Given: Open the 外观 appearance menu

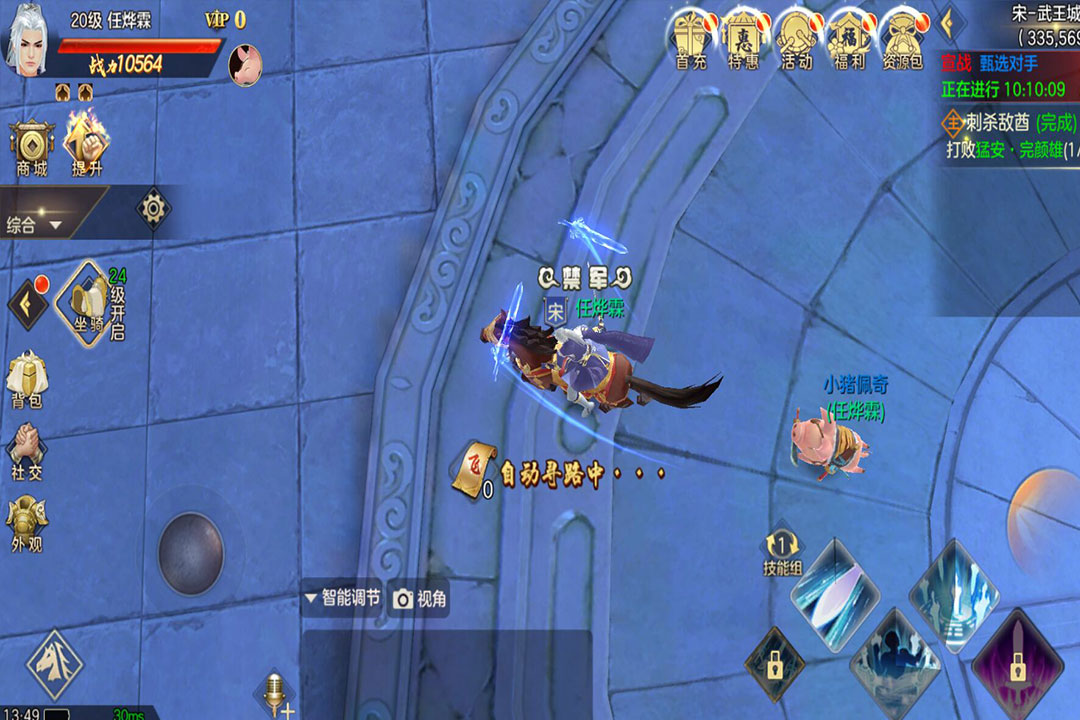Looking at the screenshot, I should coord(27,525).
